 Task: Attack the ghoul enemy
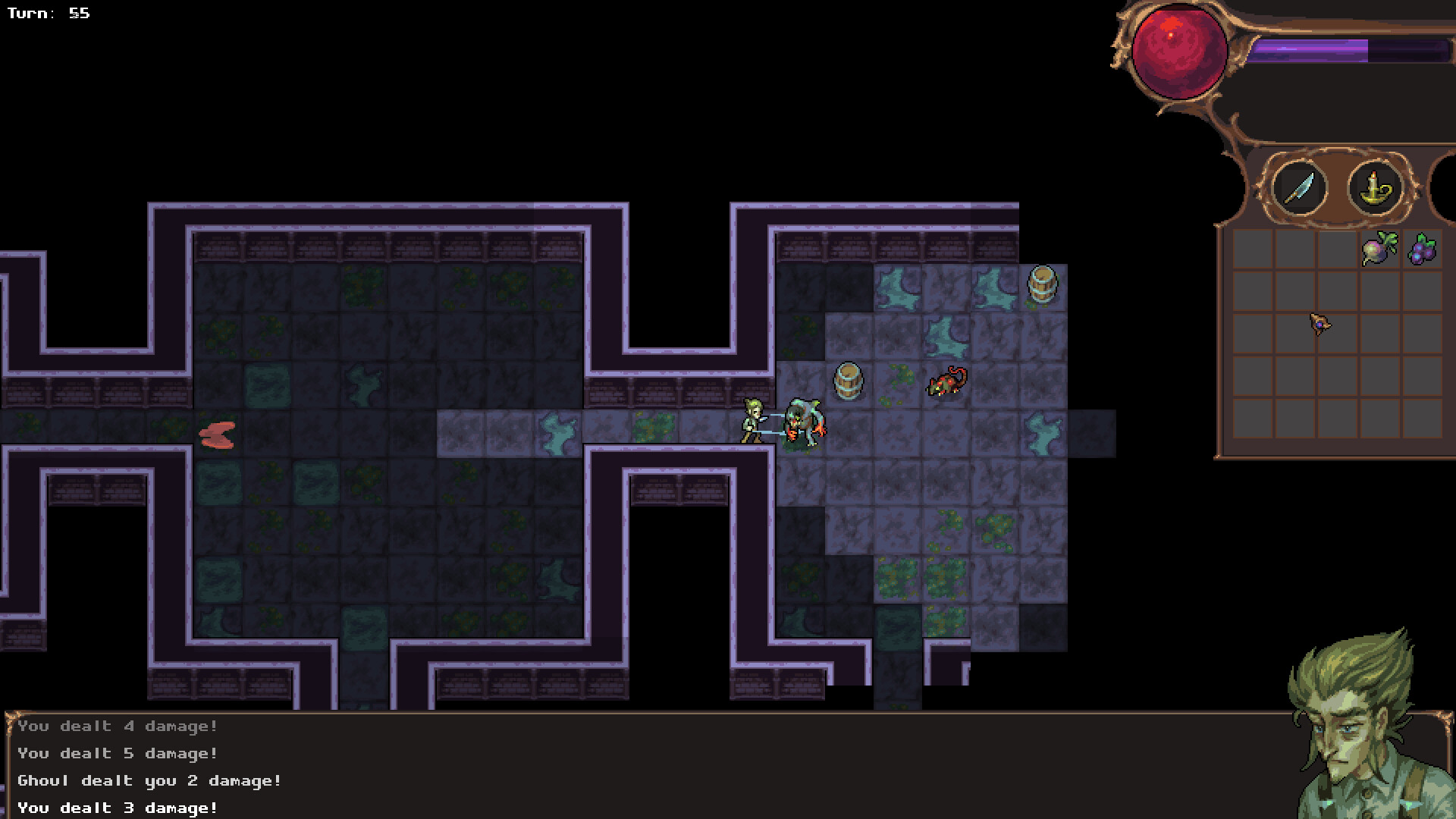805,425
